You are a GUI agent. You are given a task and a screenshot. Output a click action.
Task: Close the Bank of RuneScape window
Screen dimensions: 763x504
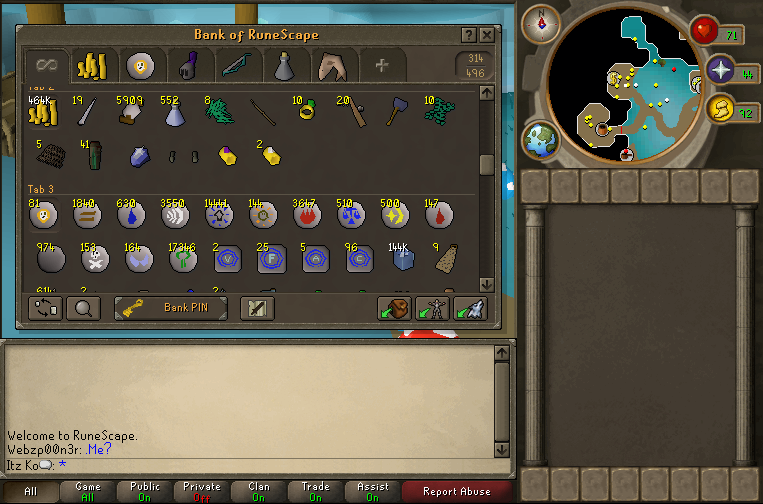[487, 35]
